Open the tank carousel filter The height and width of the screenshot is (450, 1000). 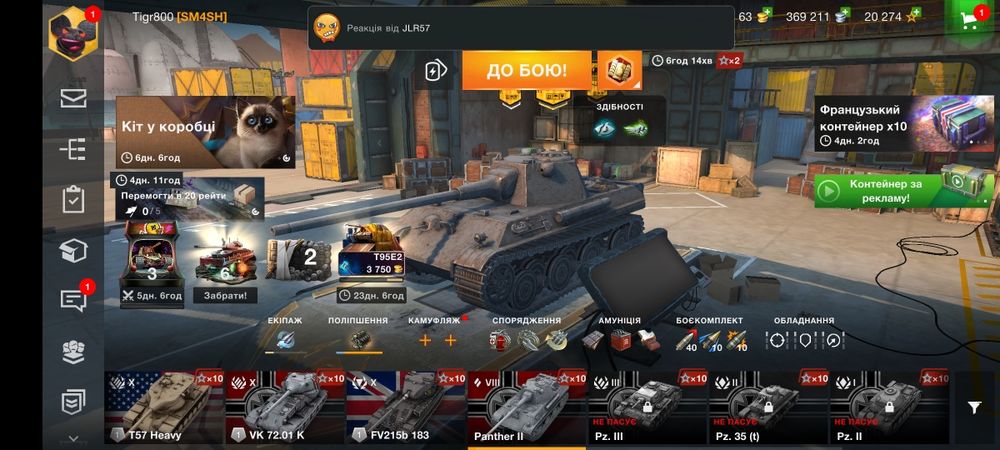[974, 407]
